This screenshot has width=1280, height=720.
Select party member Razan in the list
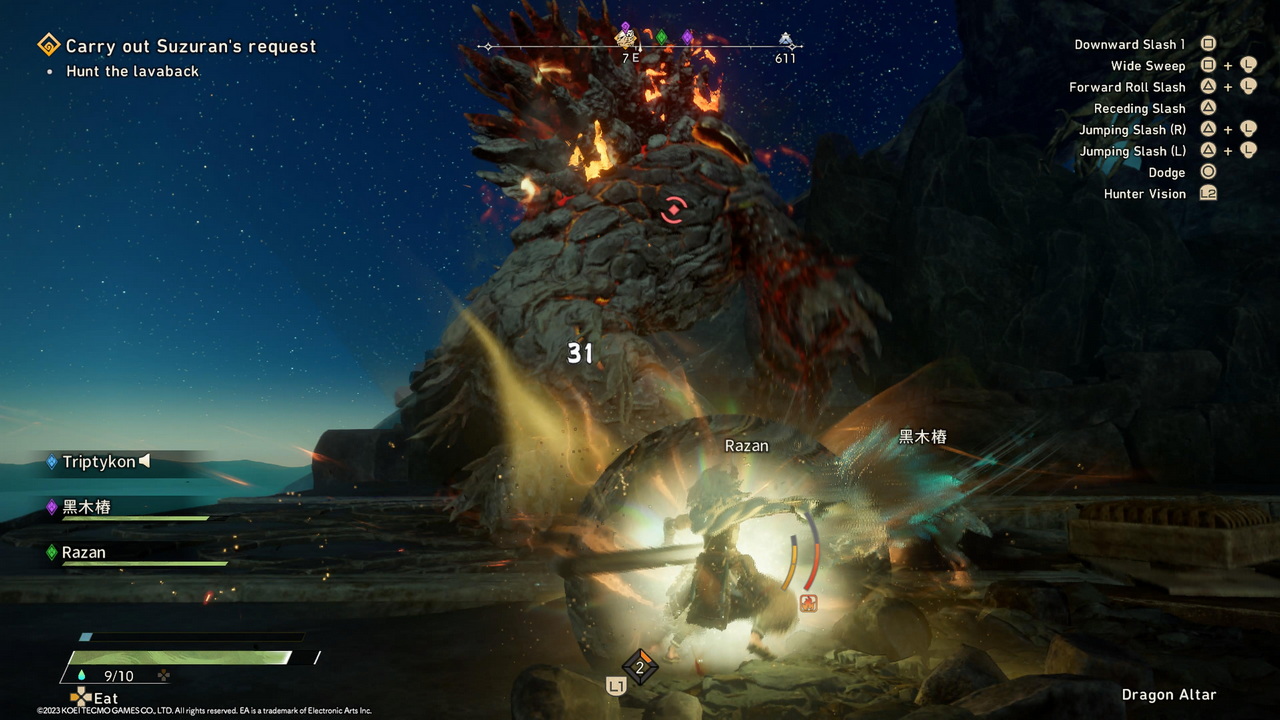[x=84, y=552]
